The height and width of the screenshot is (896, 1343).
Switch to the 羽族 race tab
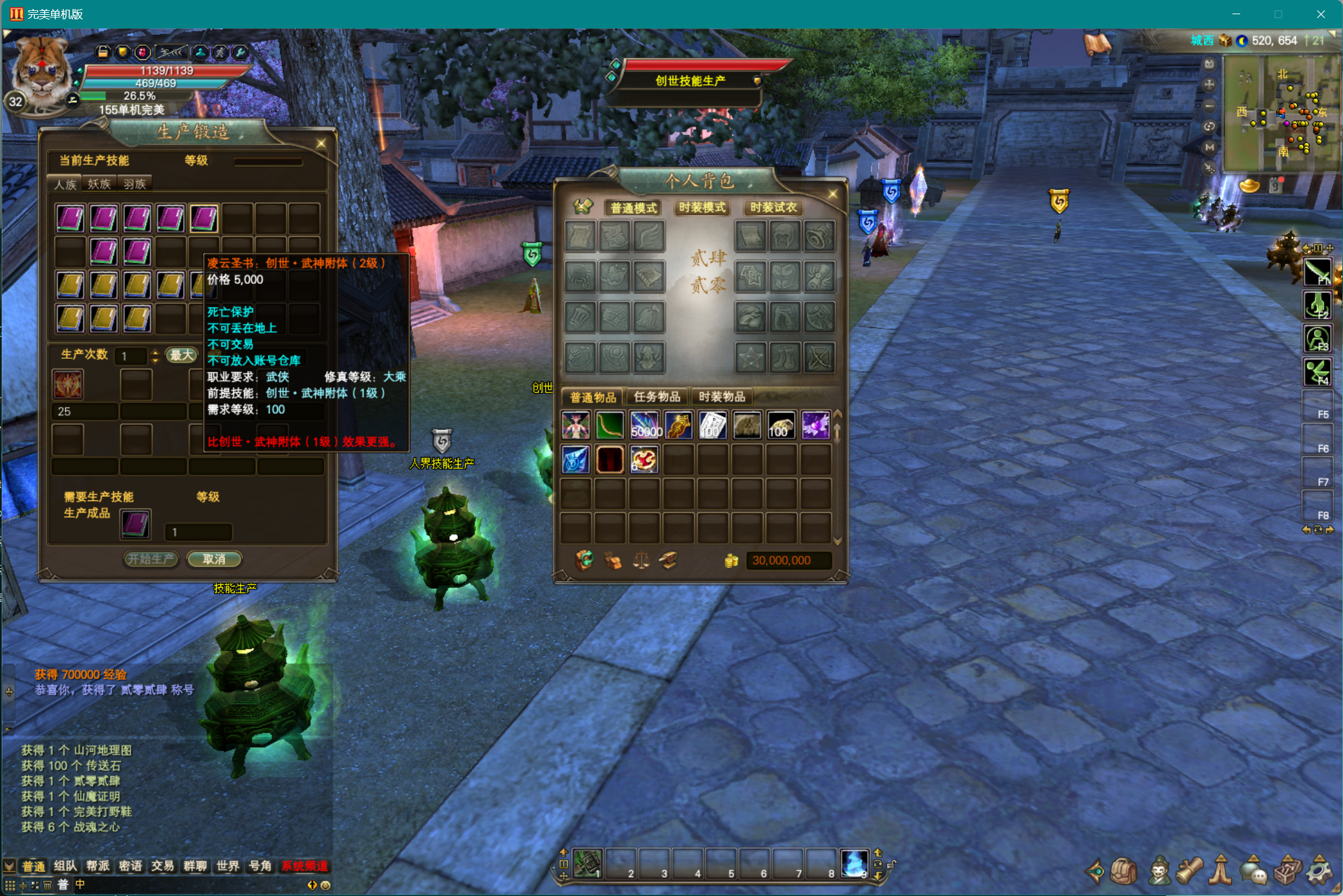coord(134,184)
